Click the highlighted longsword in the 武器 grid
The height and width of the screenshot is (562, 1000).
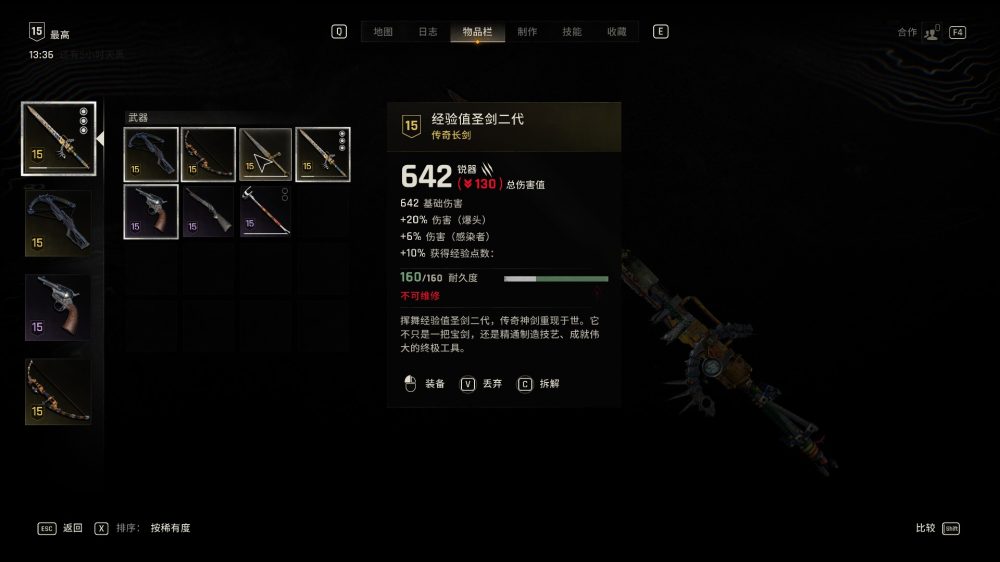(x=323, y=154)
